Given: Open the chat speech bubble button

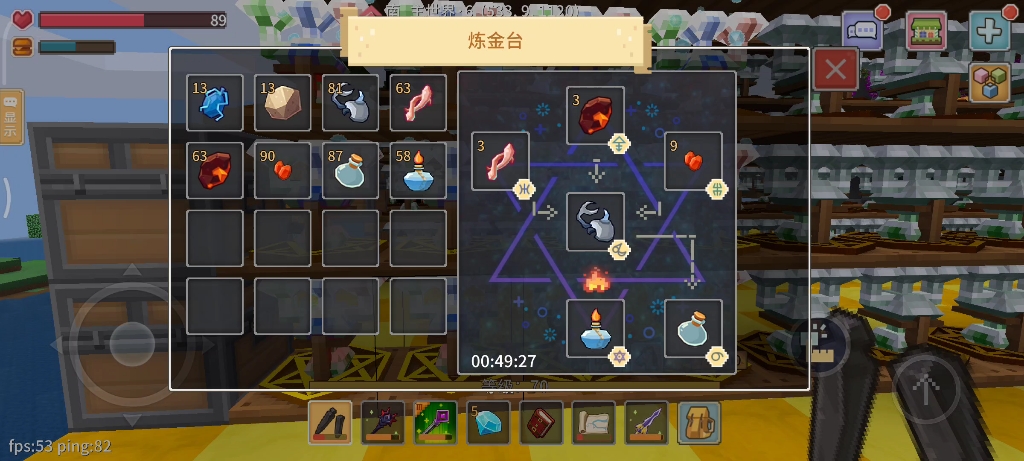Looking at the screenshot, I should pyautogui.click(x=862, y=30).
